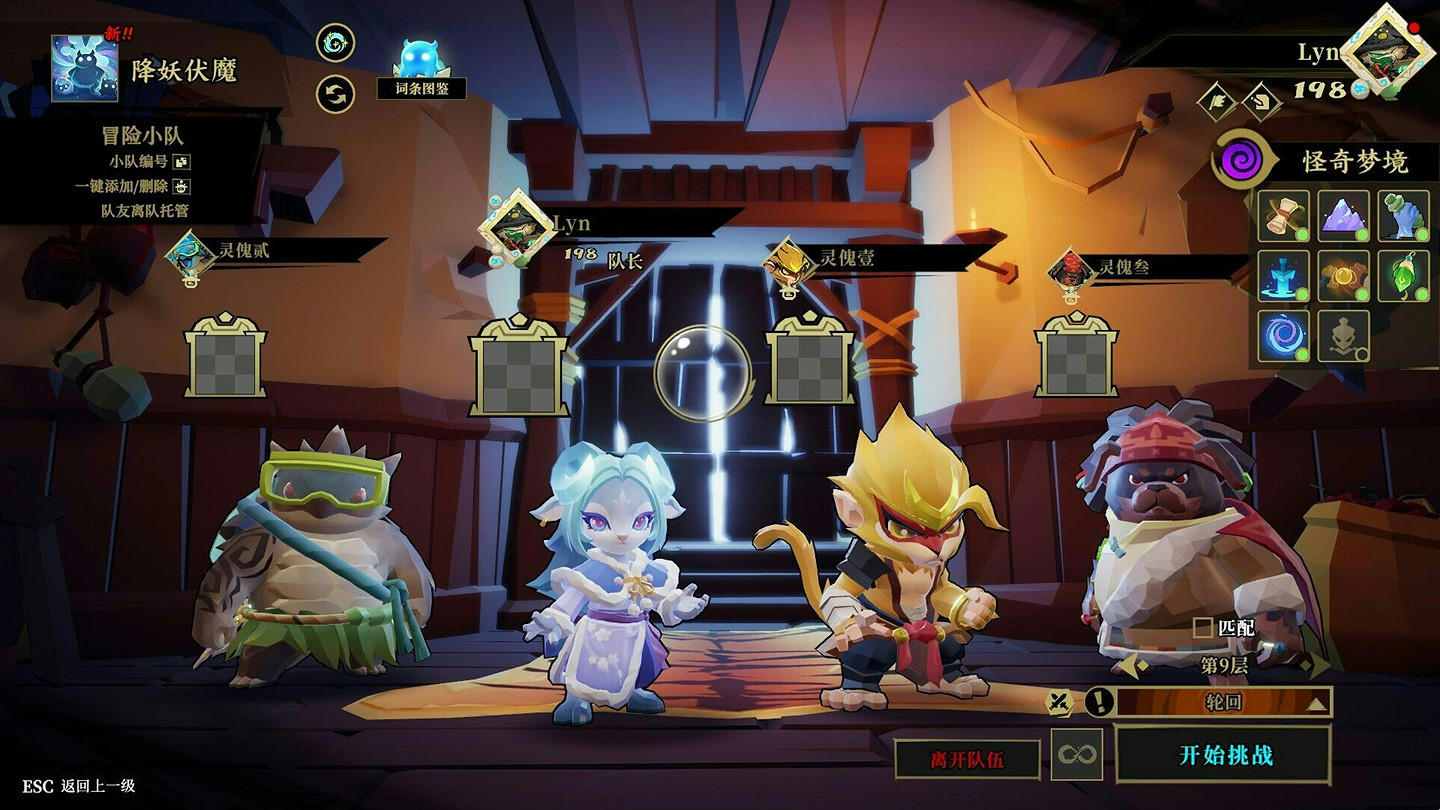
Task: Open the 词条图鉴 codex
Action: [421, 70]
